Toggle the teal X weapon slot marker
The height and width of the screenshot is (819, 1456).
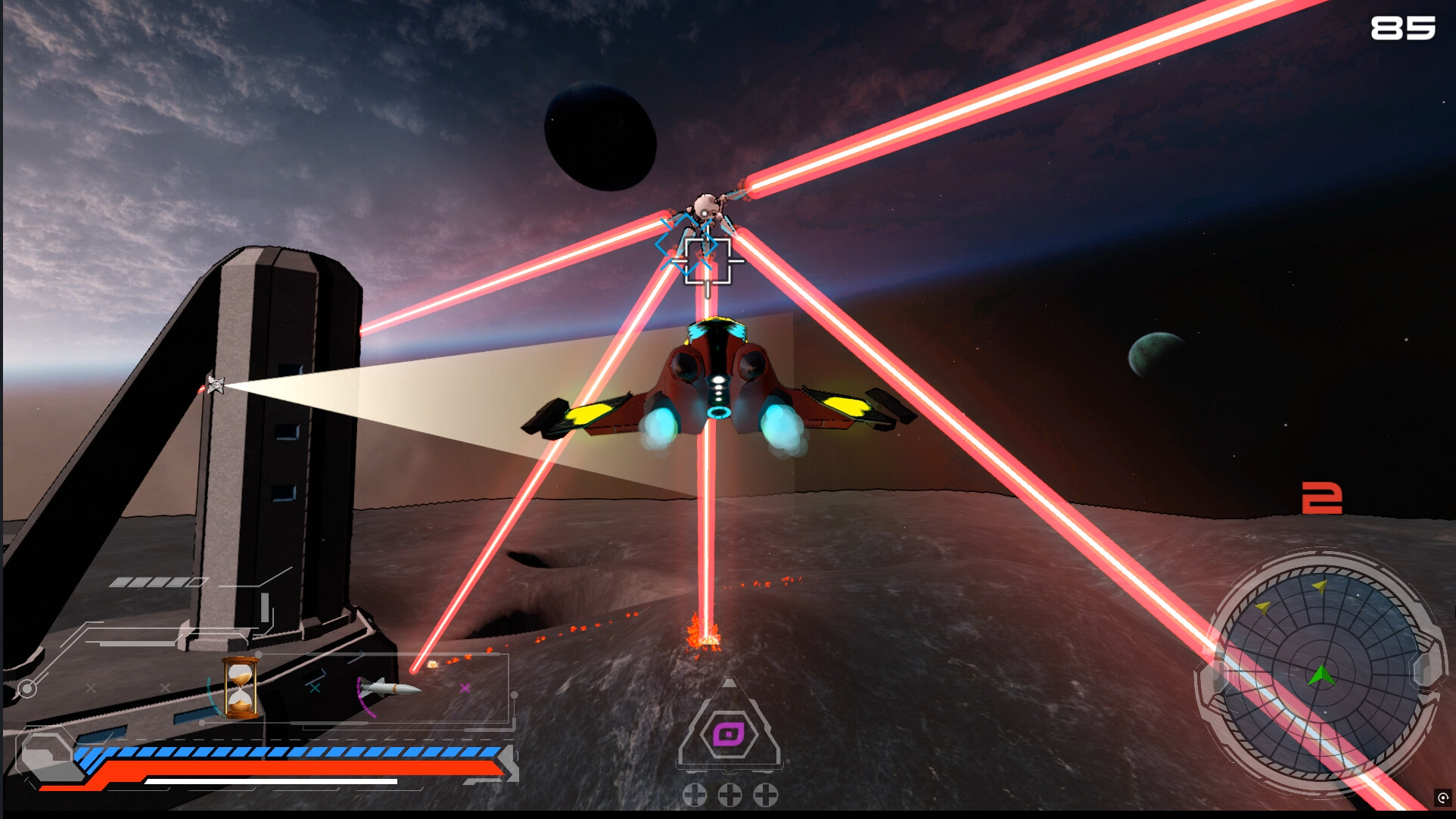pos(316,688)
